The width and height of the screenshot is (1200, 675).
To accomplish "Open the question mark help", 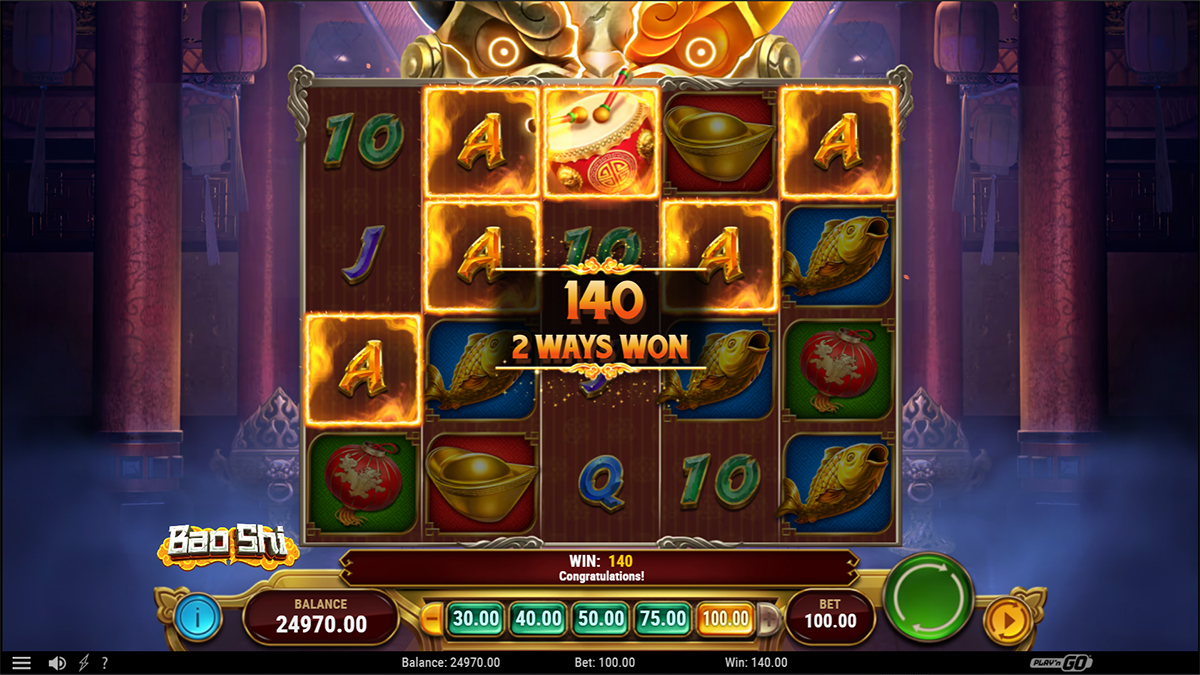I will [104, 663].
